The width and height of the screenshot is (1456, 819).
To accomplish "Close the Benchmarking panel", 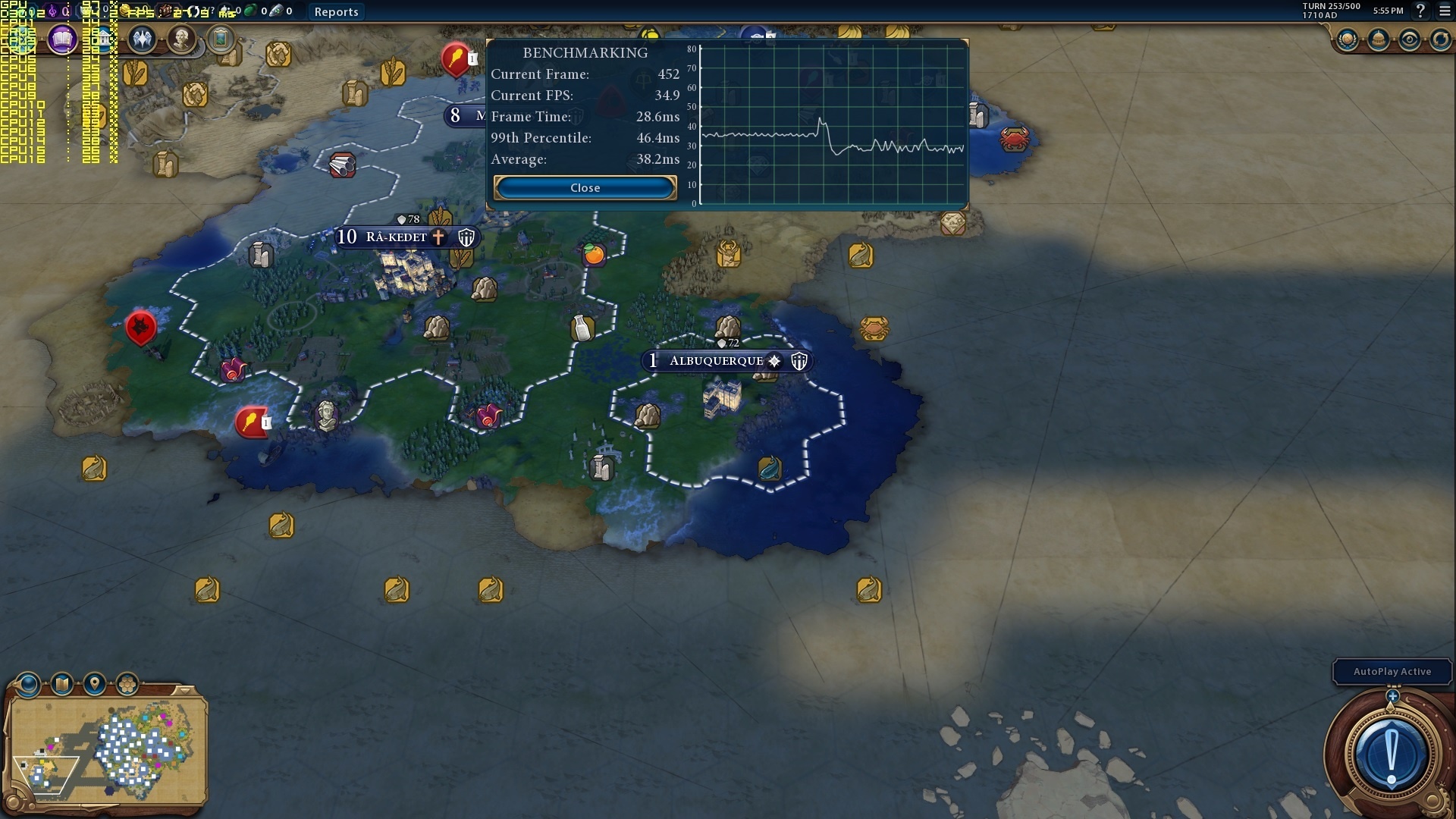I will [585, 187].
